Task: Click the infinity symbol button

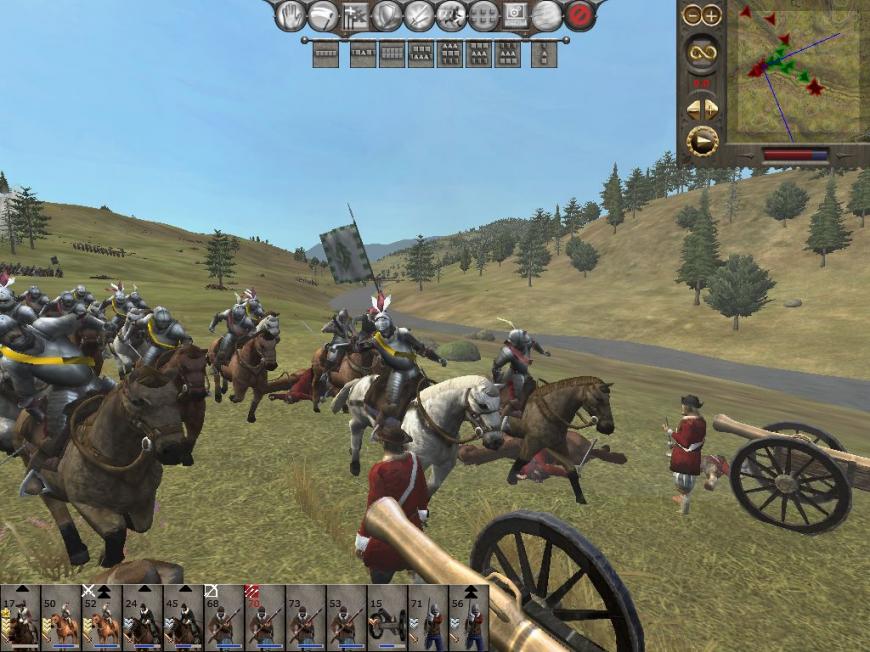Action: tap(701, 52)
